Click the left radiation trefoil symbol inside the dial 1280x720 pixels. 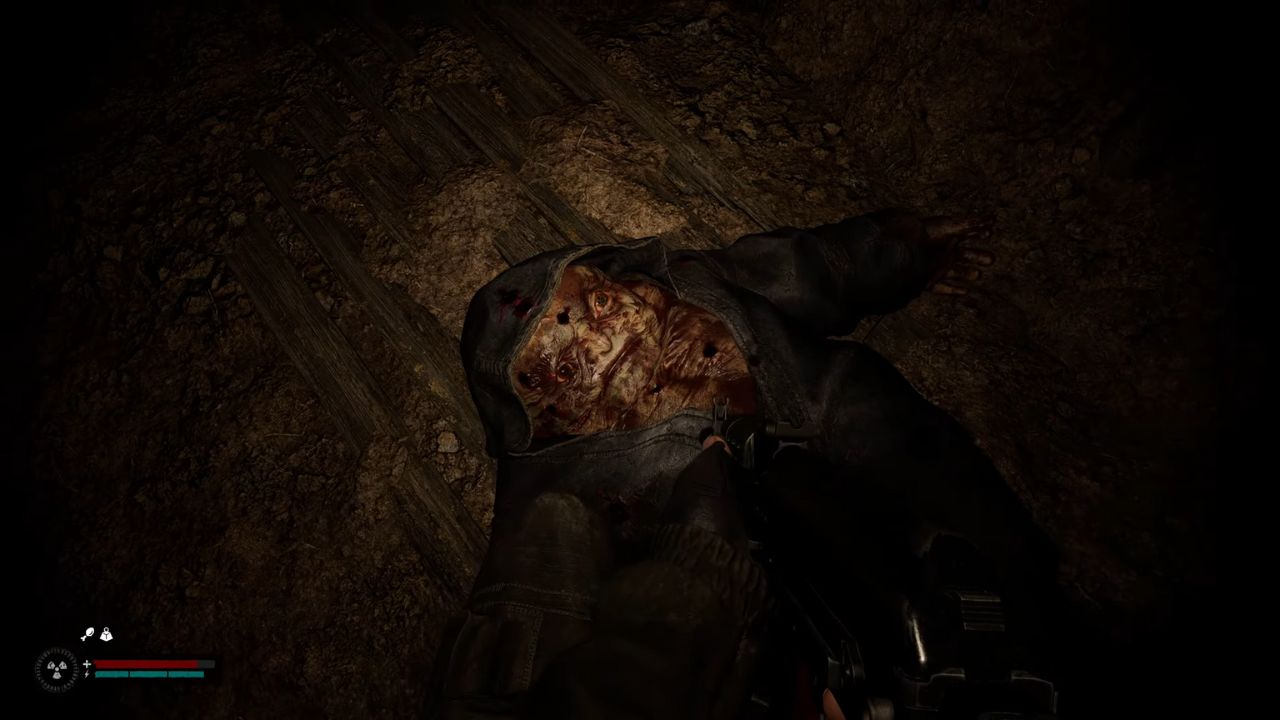50,664
